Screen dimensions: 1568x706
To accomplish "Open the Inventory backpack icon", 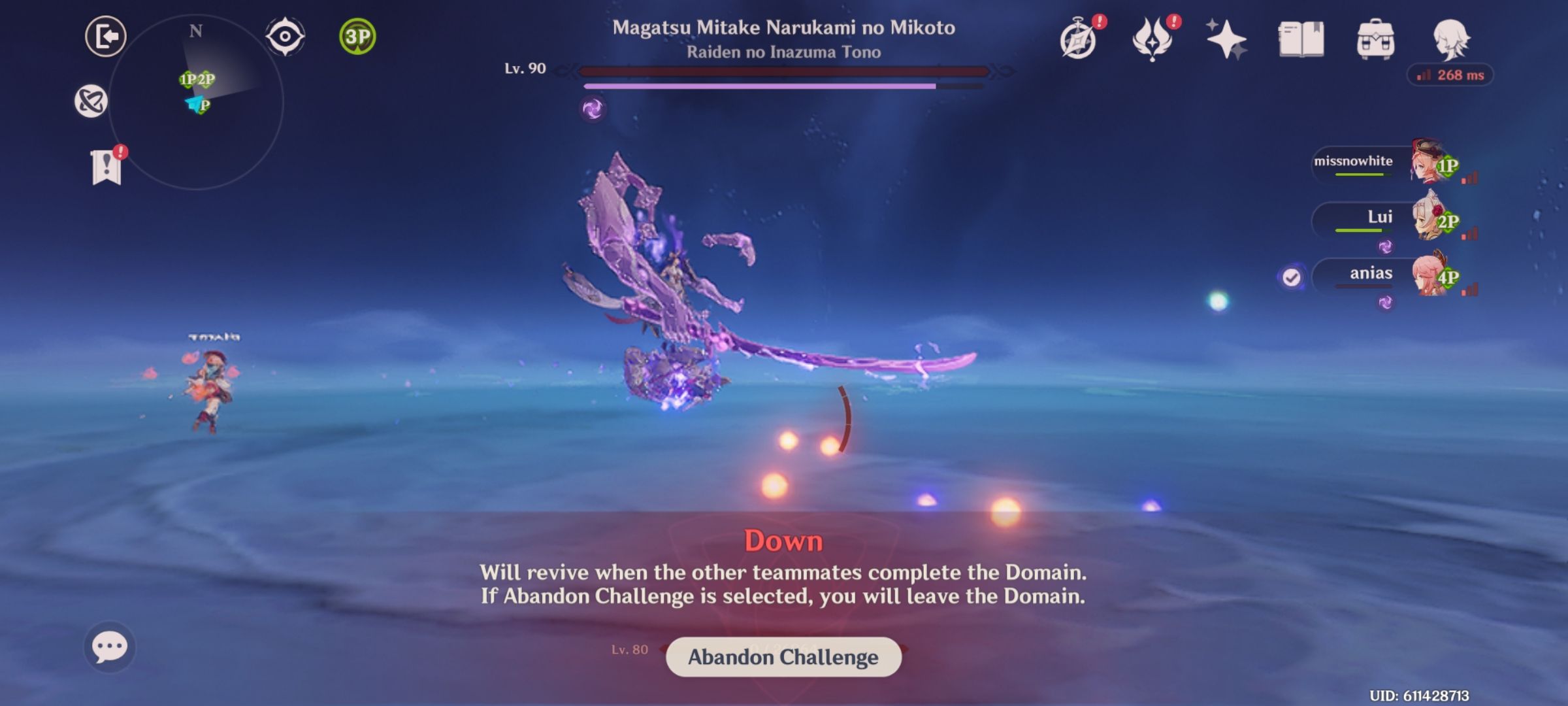I will click(x=1377, y=41).
